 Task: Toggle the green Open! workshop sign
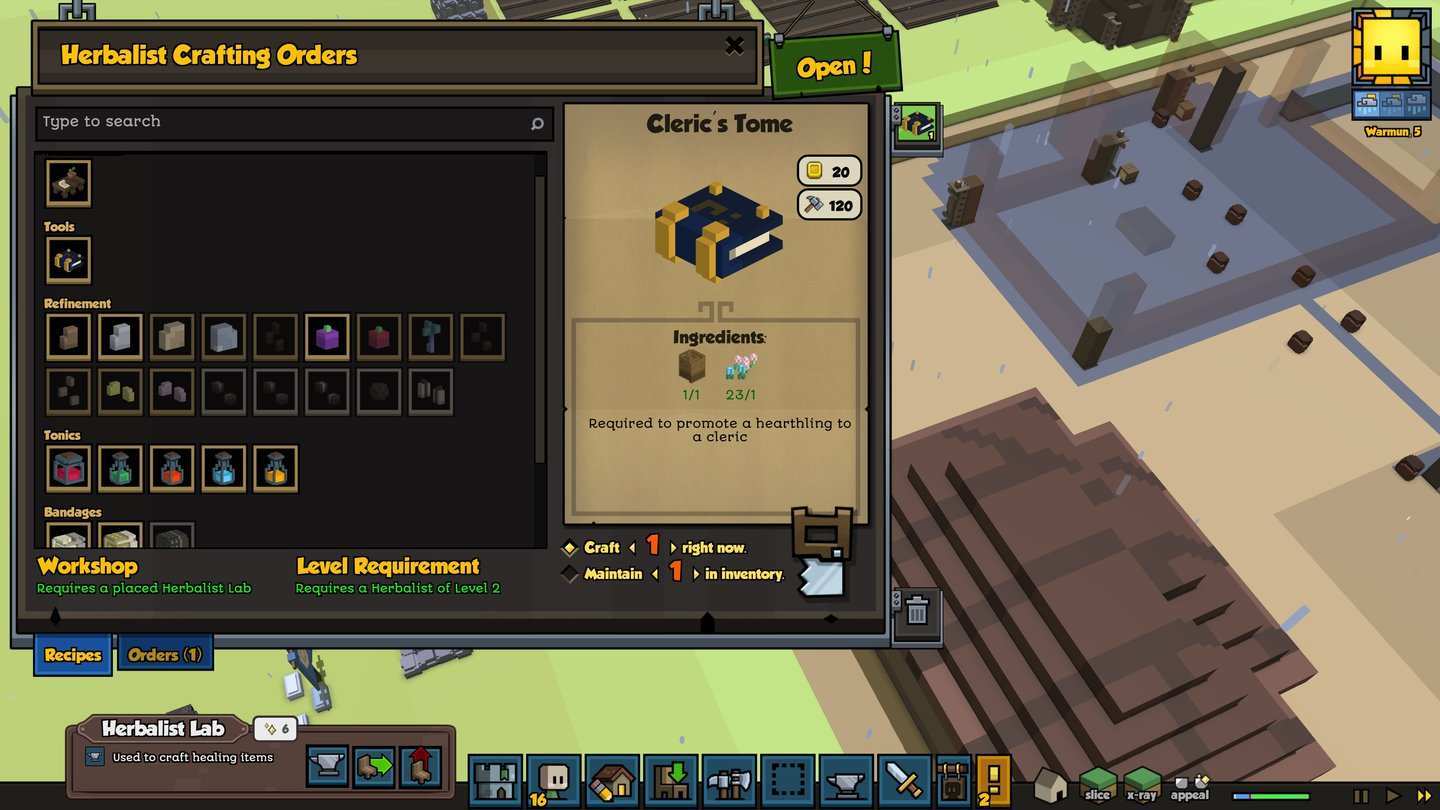click(x=834, y=67)
